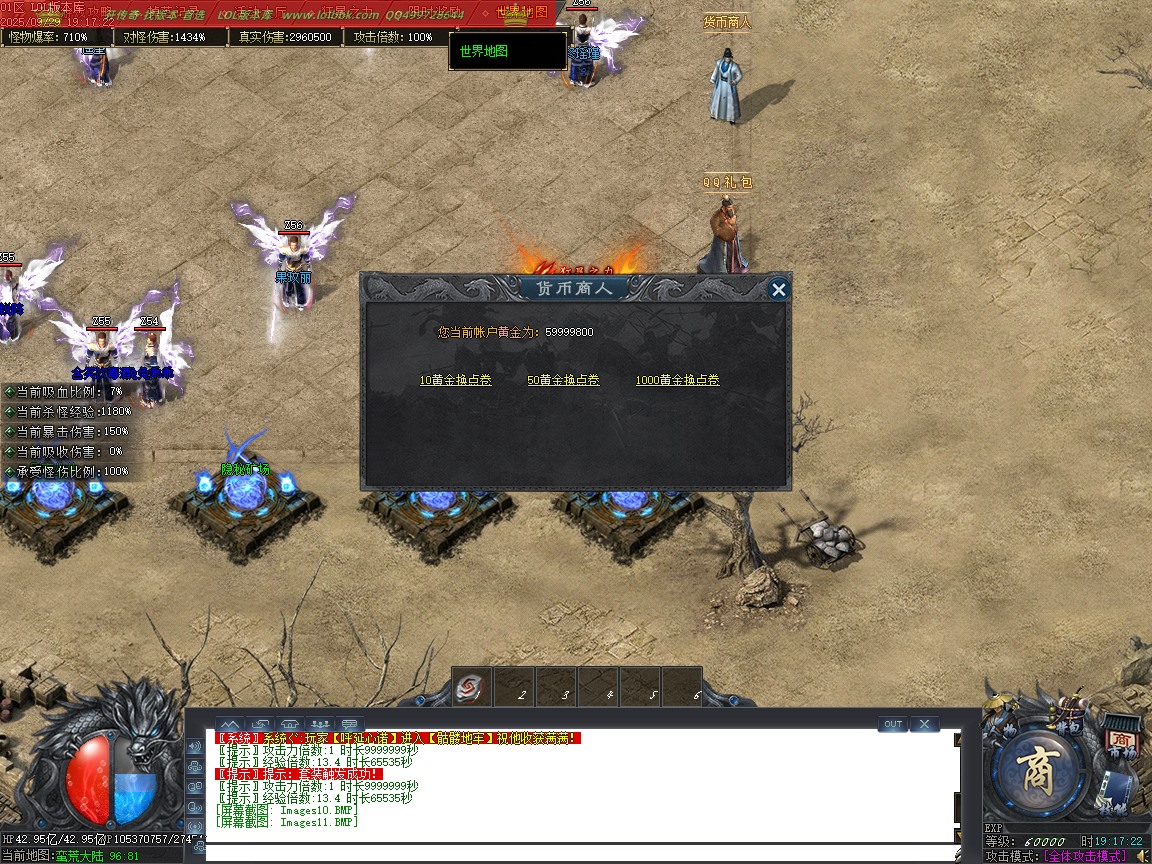Screen dimensions: 1152x864
Task: Open the 世界地图 world map button
Action: (x=507, y=51)
